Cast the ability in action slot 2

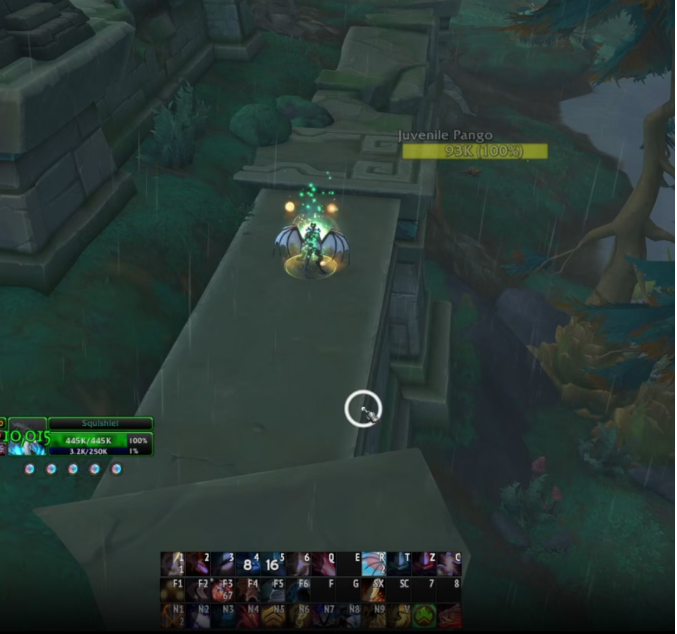coord(198,564)
